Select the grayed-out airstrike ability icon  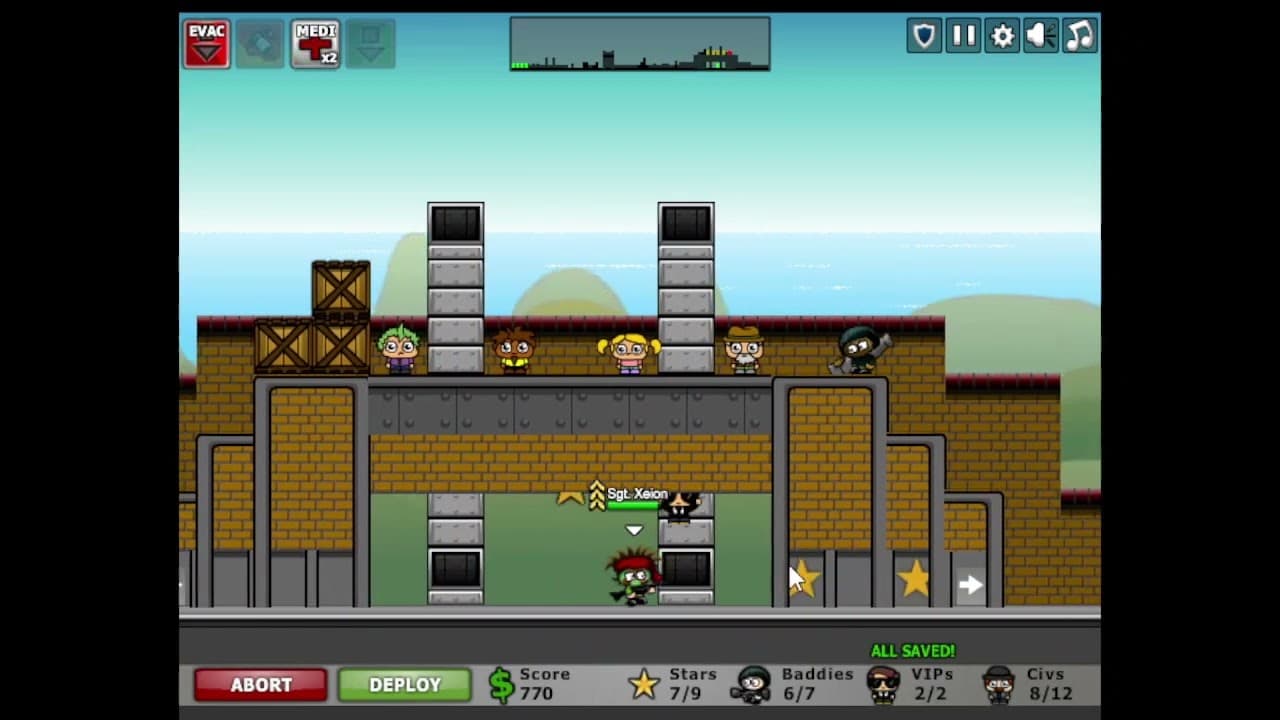260,42
